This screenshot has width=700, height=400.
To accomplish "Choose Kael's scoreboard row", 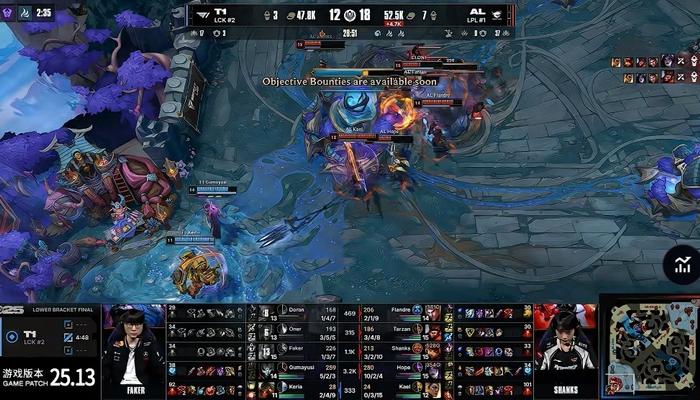I will [402, 389].
